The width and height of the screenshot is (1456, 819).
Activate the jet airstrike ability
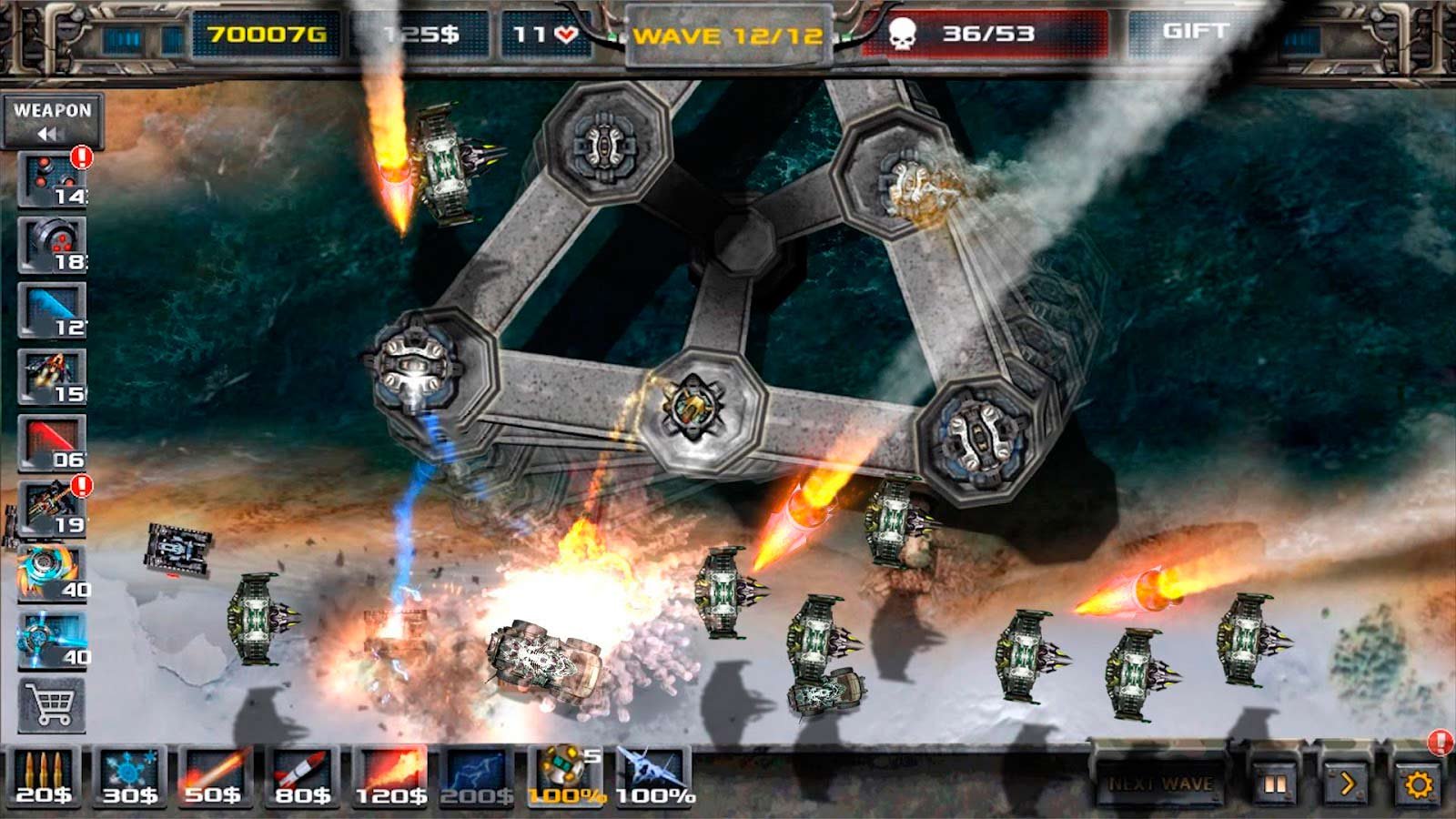pyautogui.click(x=653, y=778)
